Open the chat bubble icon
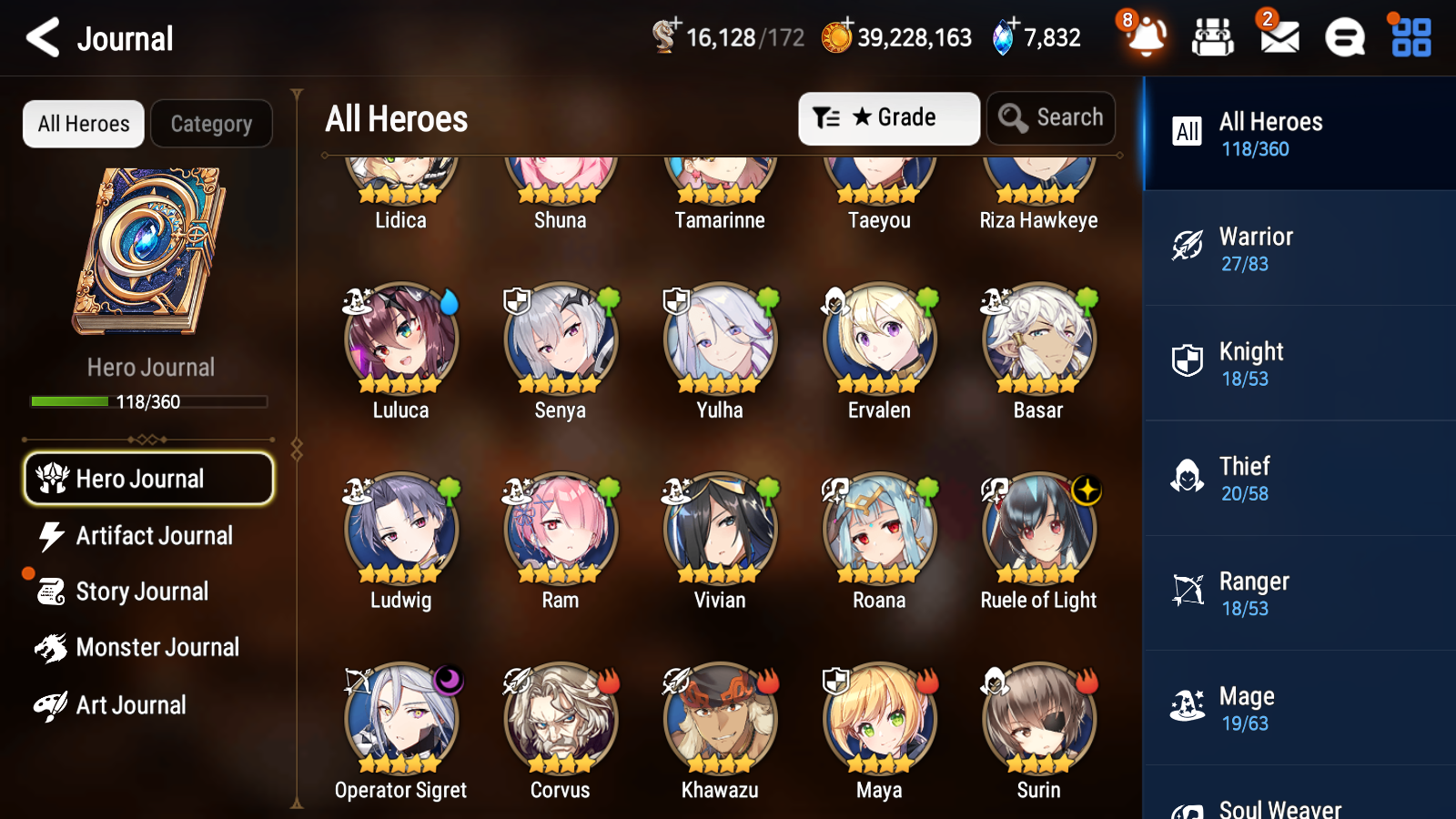Viewport: 1456px width, 819px height. click(1344, 38)
